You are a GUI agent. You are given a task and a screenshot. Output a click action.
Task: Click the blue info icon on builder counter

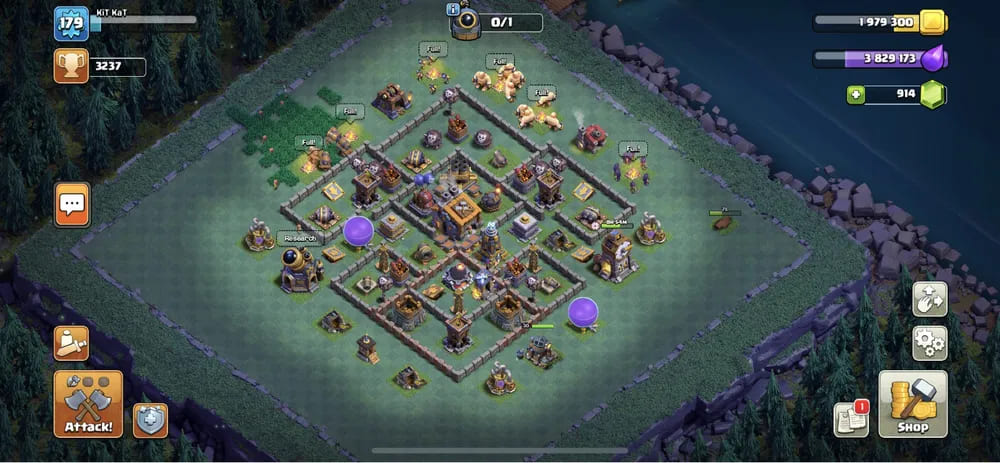coord(453,8)
